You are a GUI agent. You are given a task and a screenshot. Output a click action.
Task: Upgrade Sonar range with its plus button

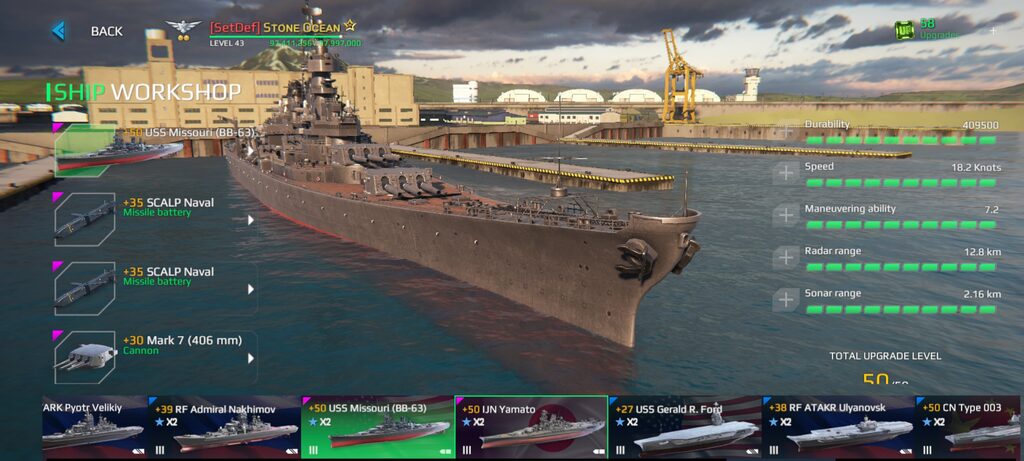pos(786,299)
